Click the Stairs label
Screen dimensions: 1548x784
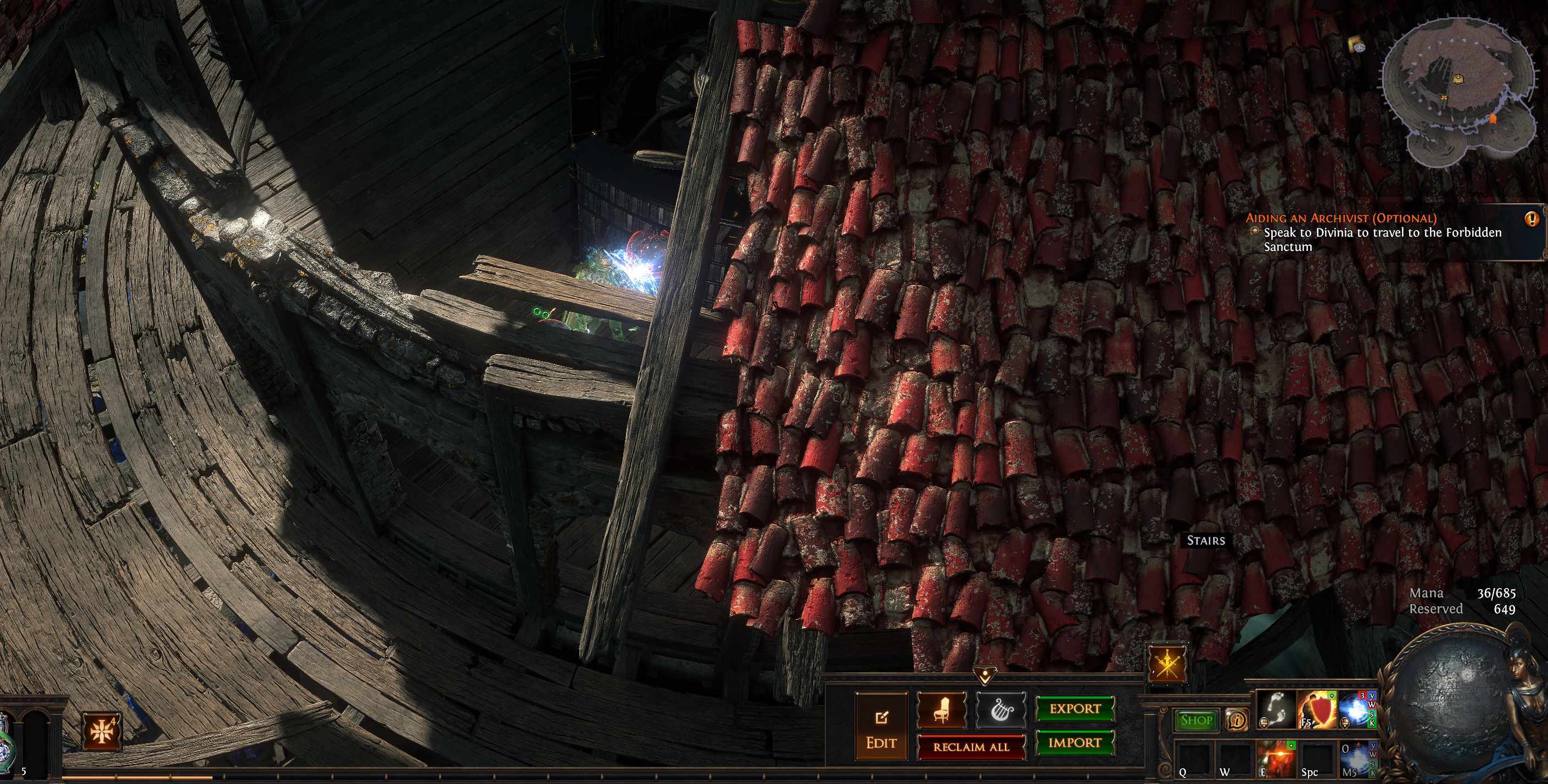(1205, 541)
